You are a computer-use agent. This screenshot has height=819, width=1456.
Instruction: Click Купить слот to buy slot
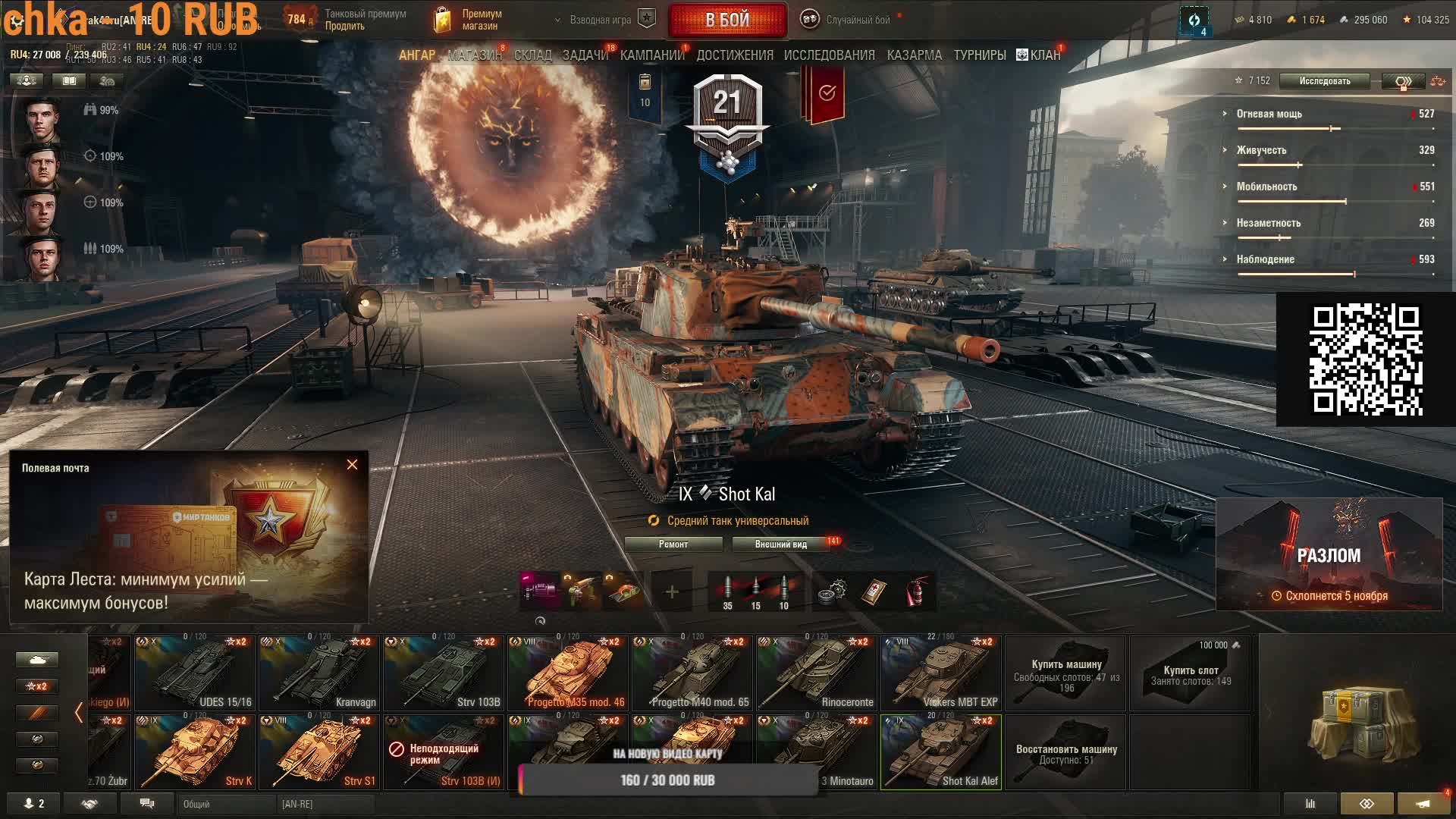[1191, 673]
